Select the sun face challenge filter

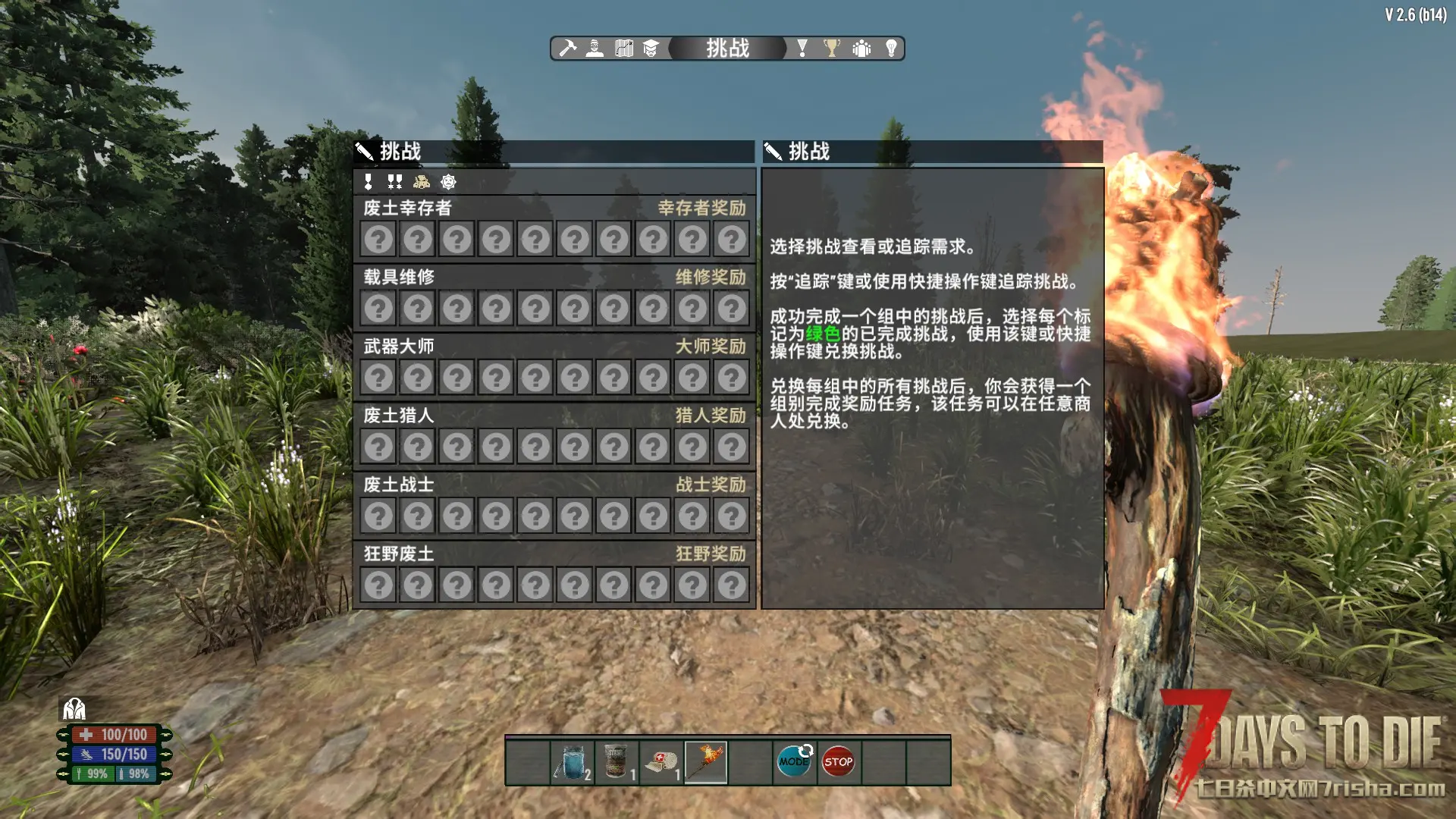tap(448, 182)
